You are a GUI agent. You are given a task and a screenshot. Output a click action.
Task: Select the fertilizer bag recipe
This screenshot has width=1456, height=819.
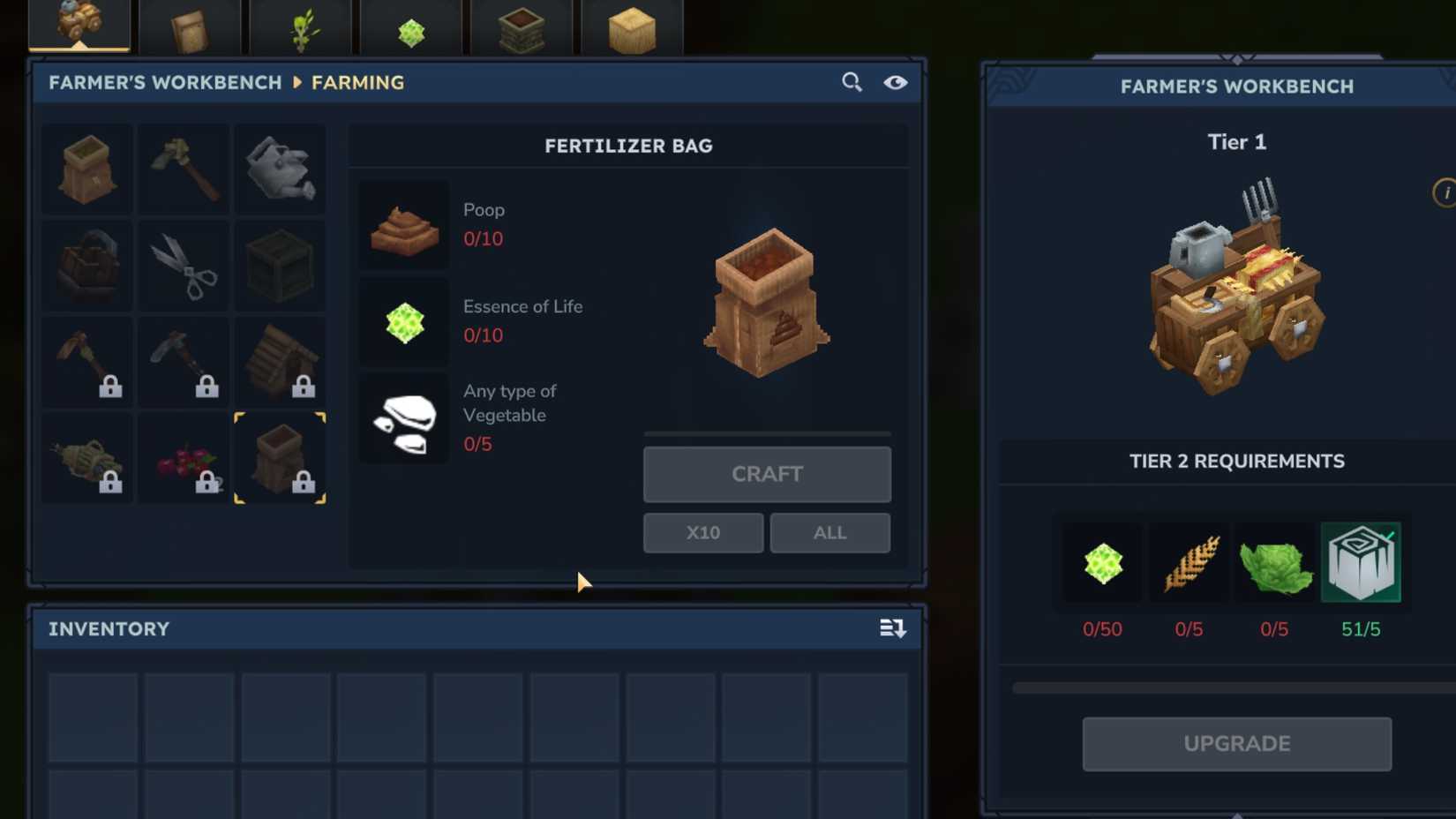tap(280, 456)
